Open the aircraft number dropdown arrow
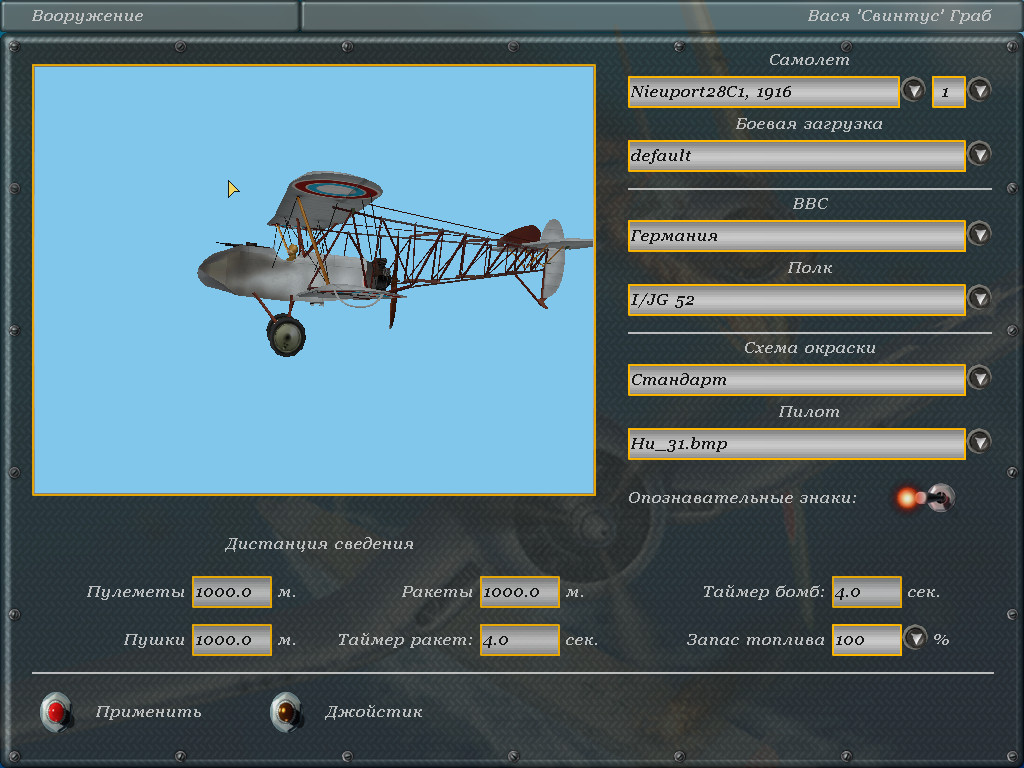 (979, 91)
